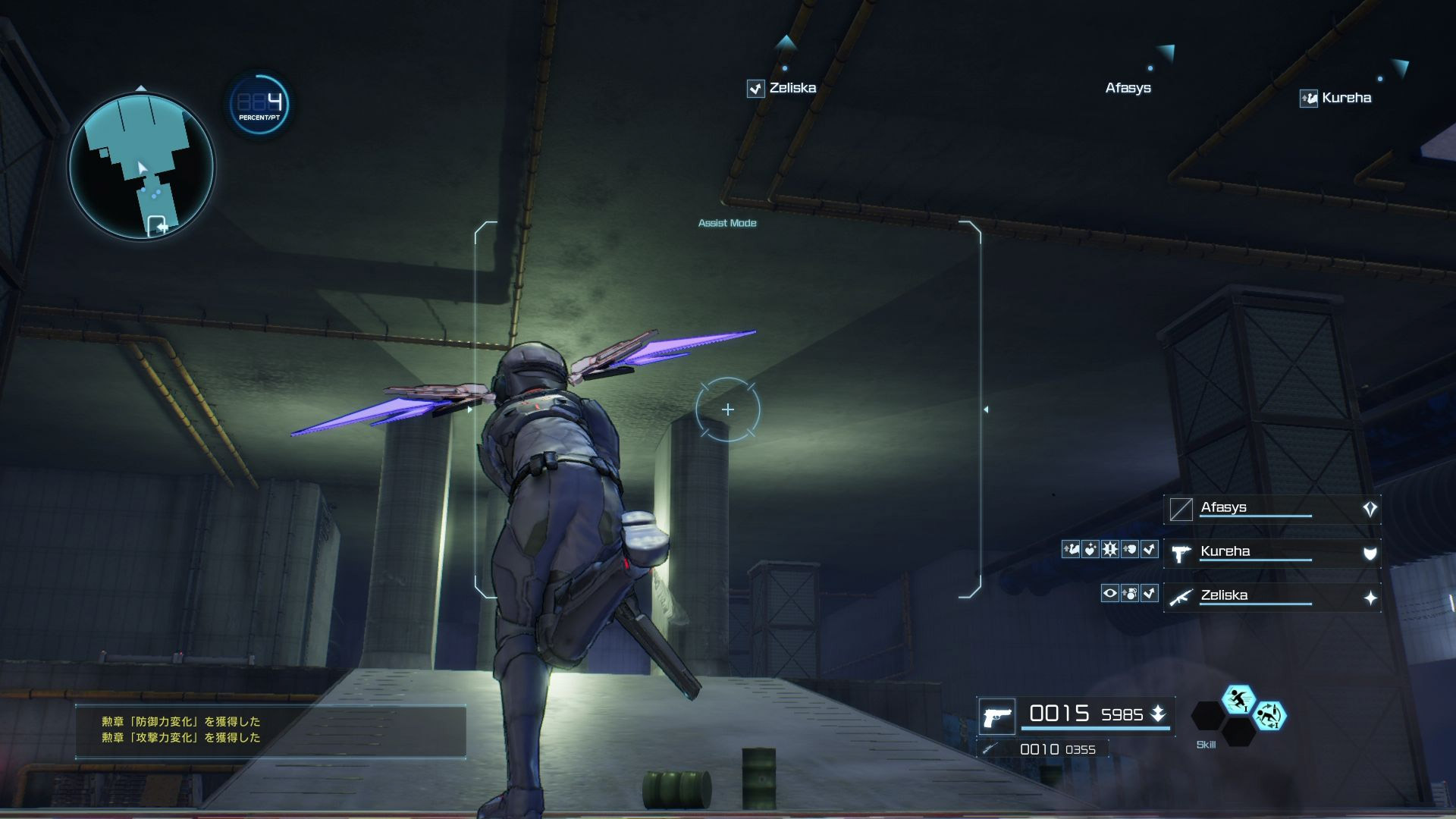The height and width of the screenshot is (819, 1456).
Task: Activate the dash sprint skill hexagon
Action: (x=1238, y=699)
